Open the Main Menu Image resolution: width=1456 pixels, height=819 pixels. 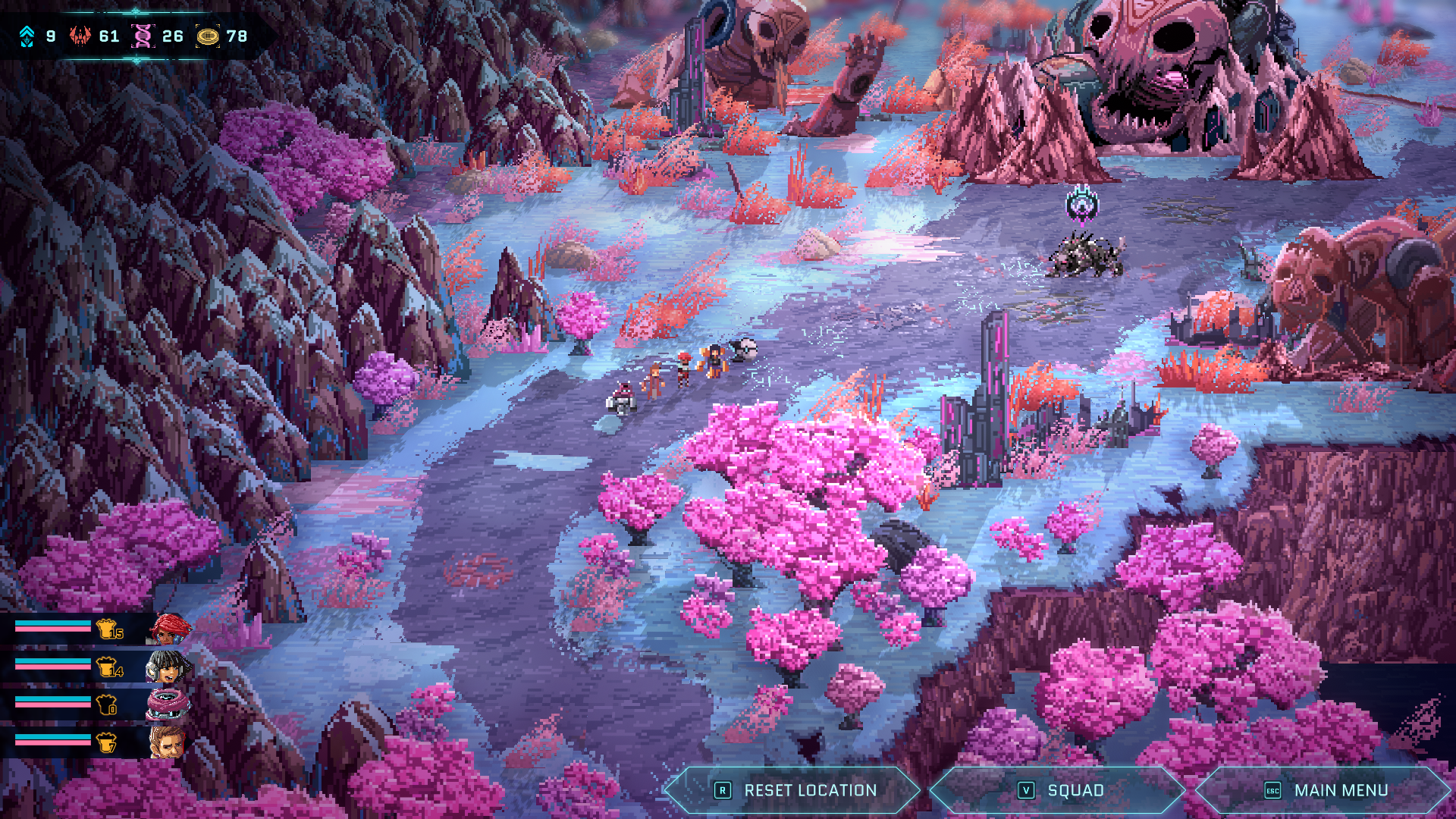1325,790
